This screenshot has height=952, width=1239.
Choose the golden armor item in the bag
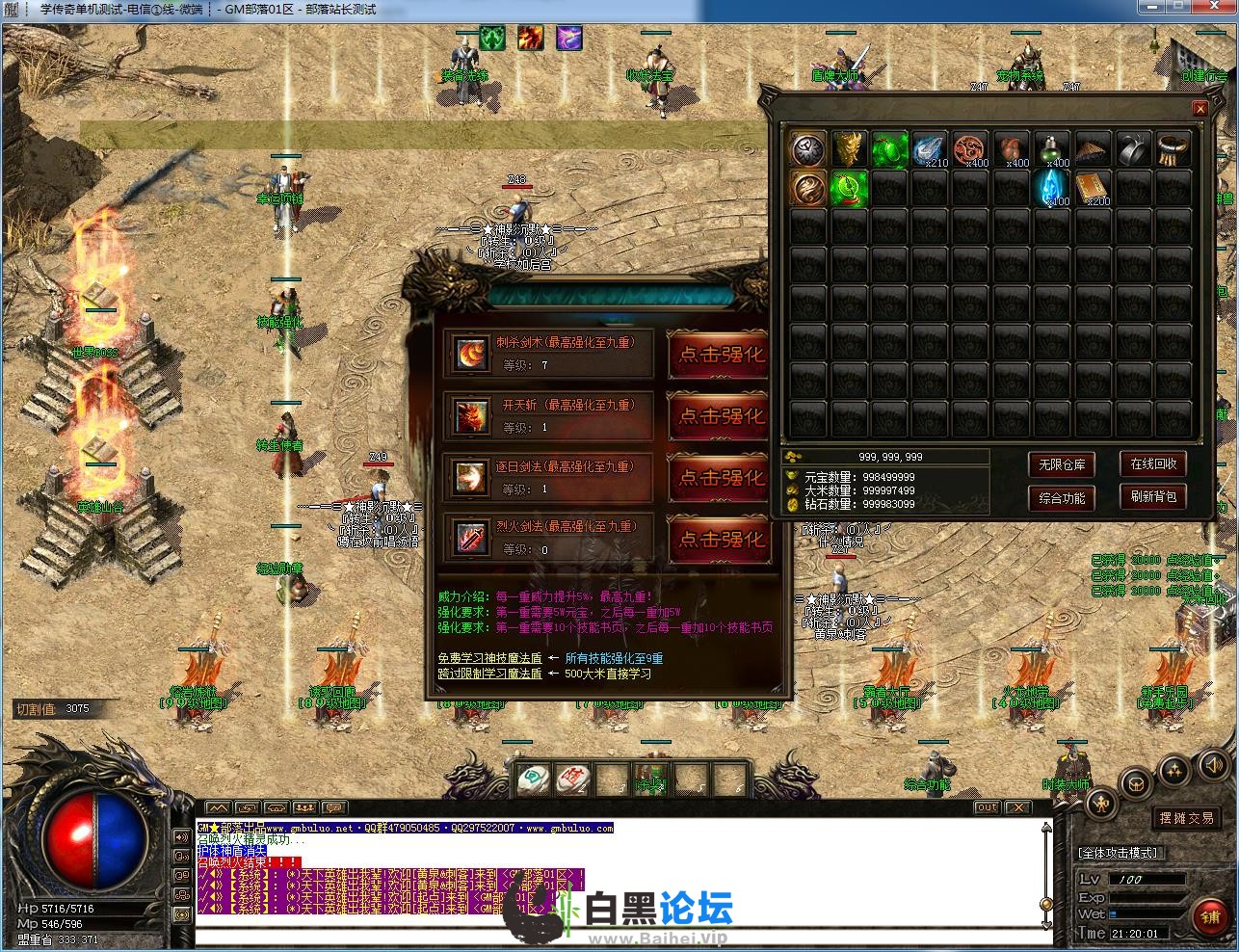point(848,149)
